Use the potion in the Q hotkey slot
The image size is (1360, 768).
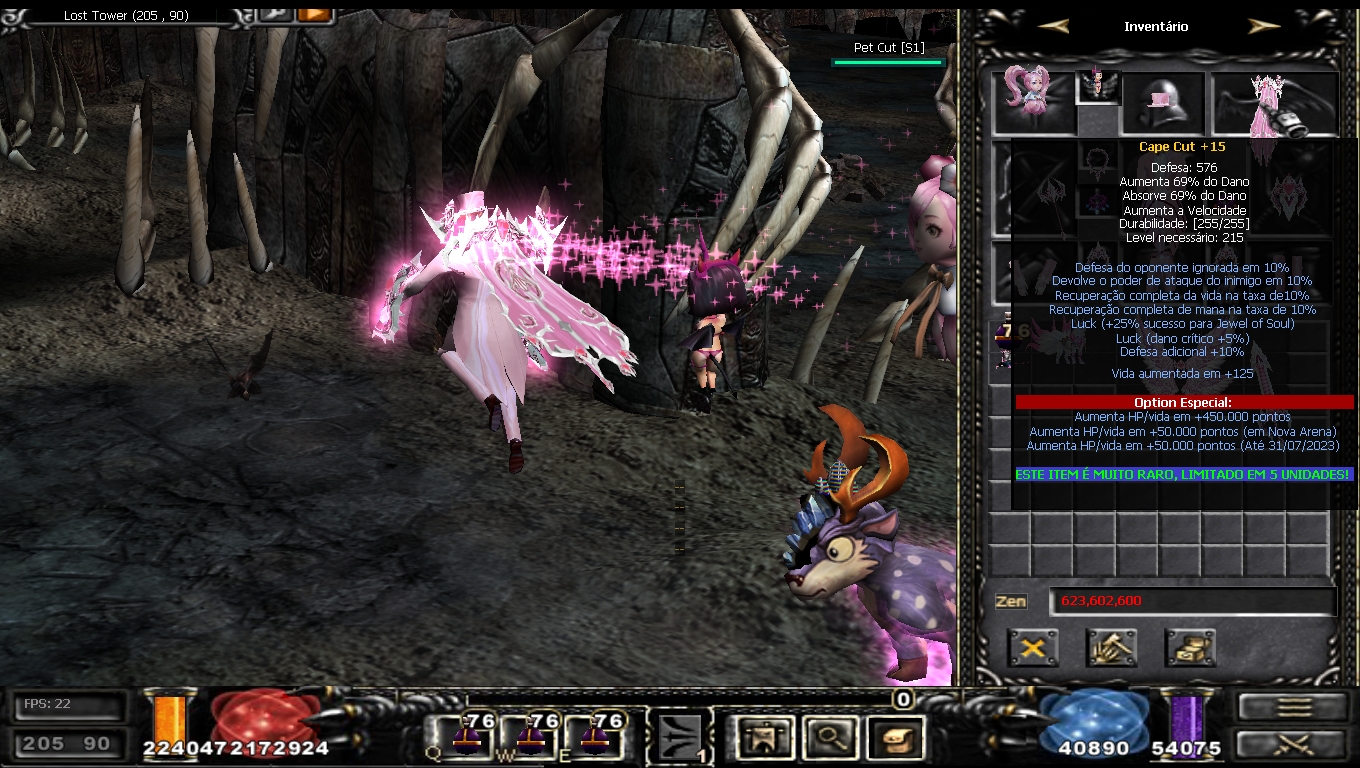tap(466, 737)
